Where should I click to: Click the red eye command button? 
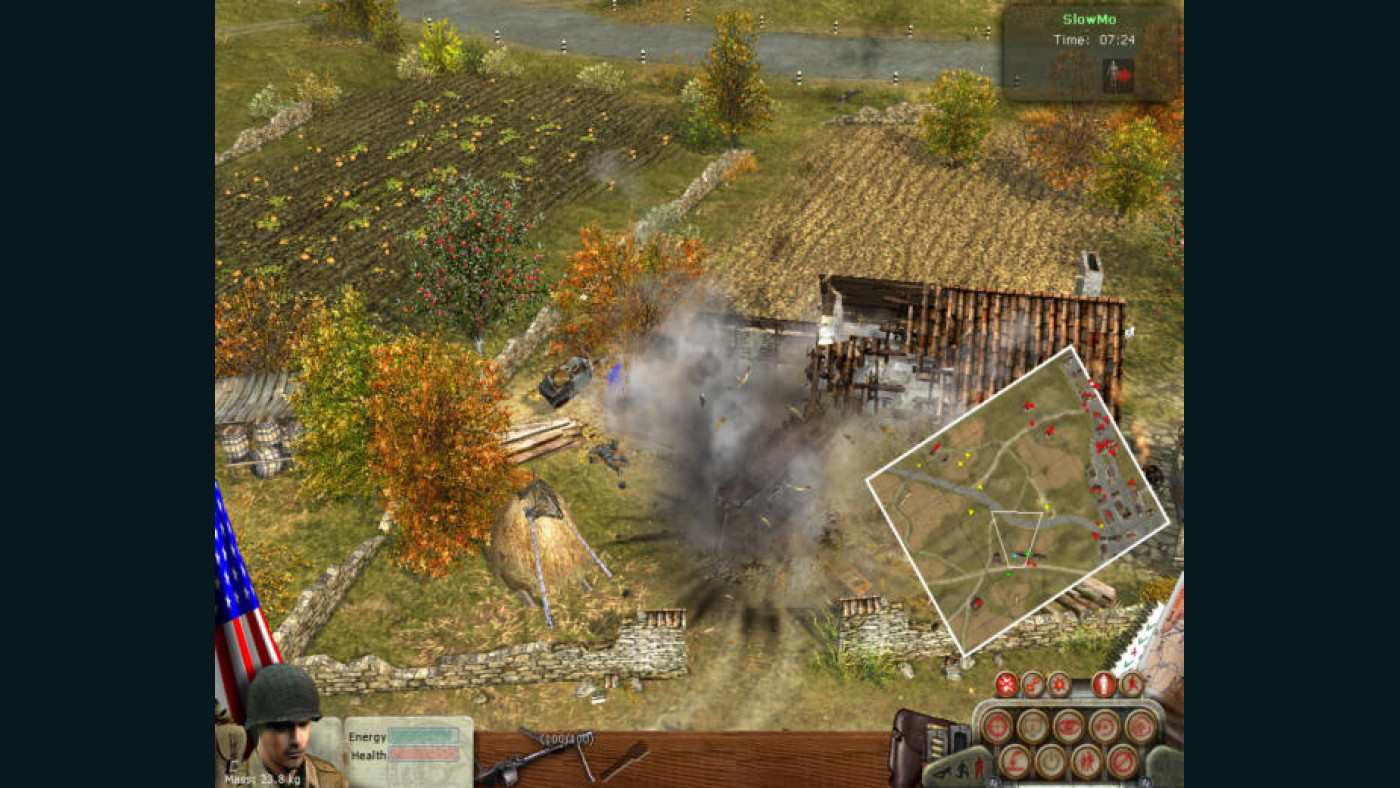[x=1068, y=727]
